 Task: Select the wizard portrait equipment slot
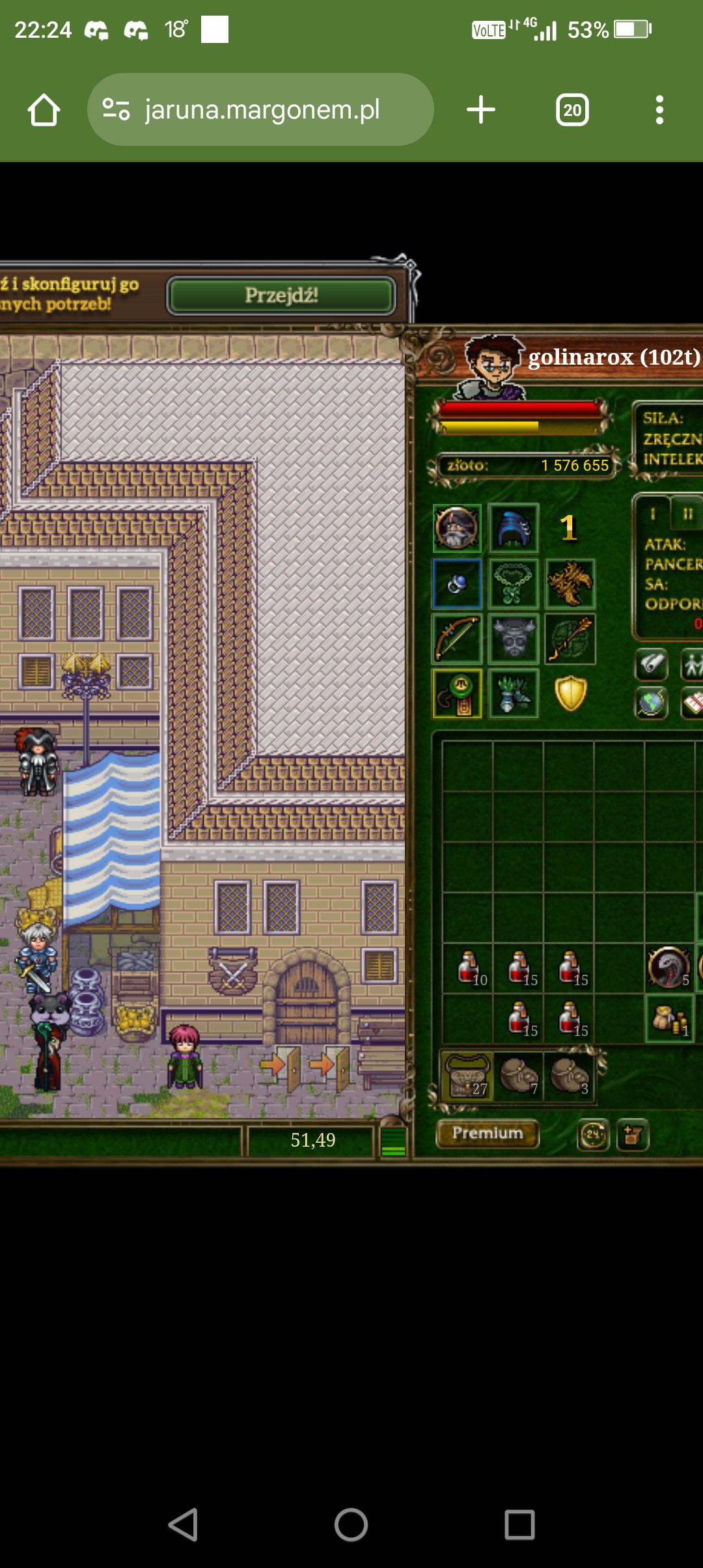tap(457, 528)
